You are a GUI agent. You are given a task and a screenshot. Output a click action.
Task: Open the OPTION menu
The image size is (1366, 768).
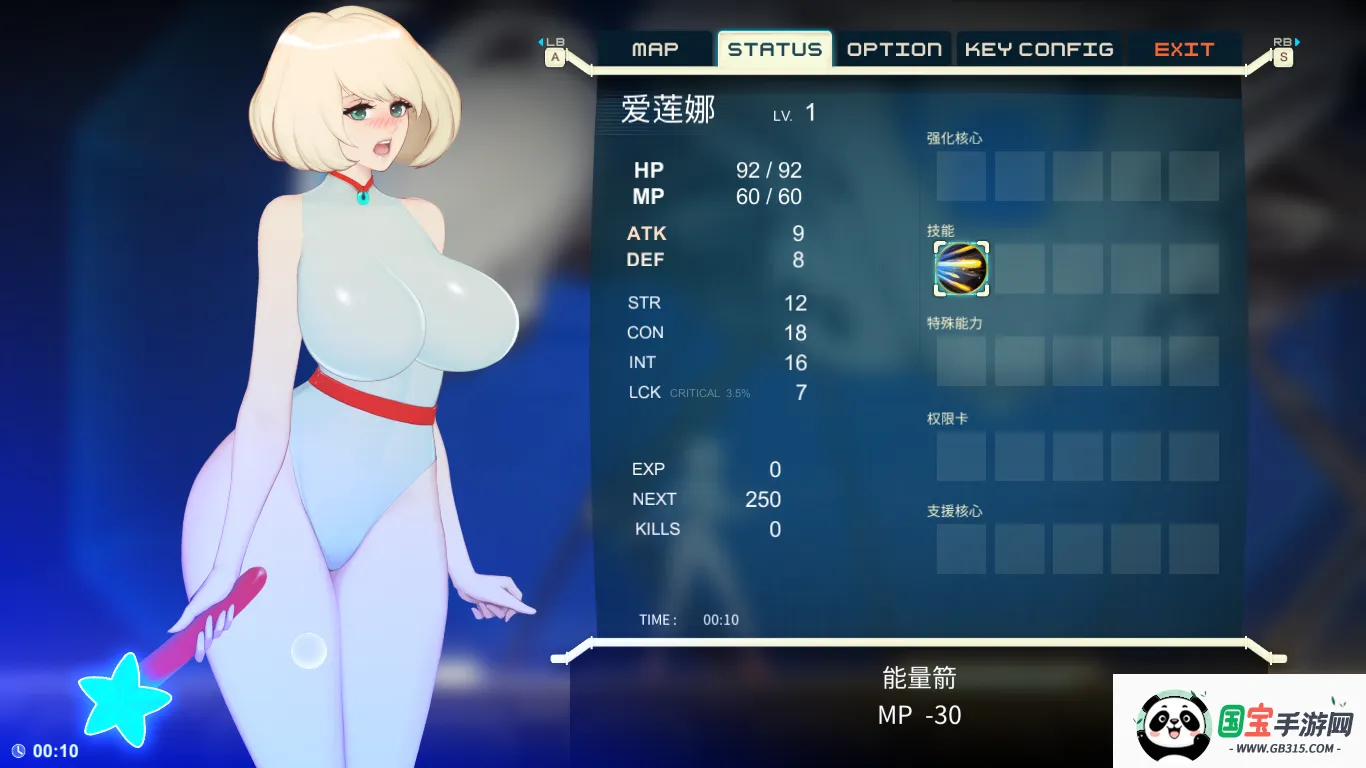point(893,48)
